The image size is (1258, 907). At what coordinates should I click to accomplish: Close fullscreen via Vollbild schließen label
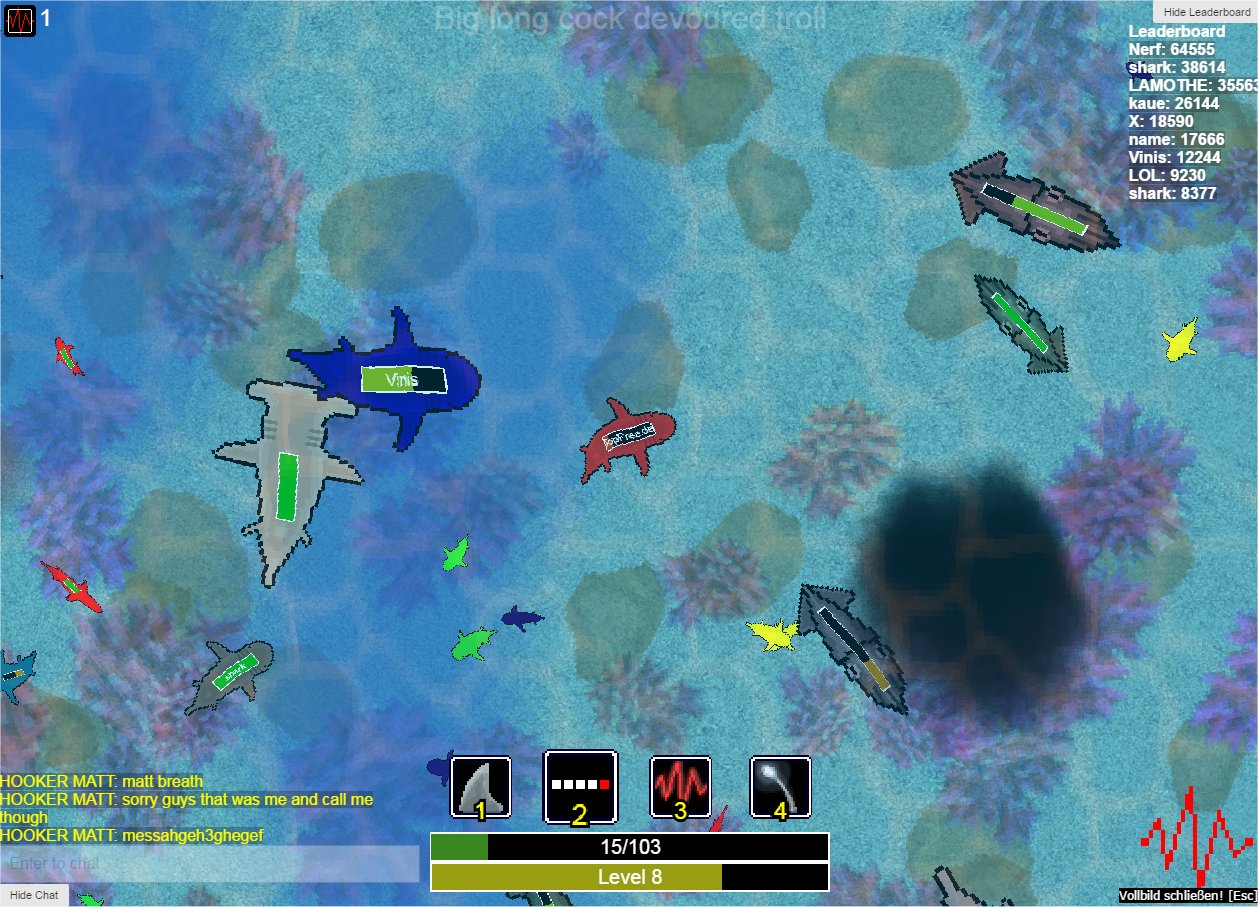click(1187, 895)
